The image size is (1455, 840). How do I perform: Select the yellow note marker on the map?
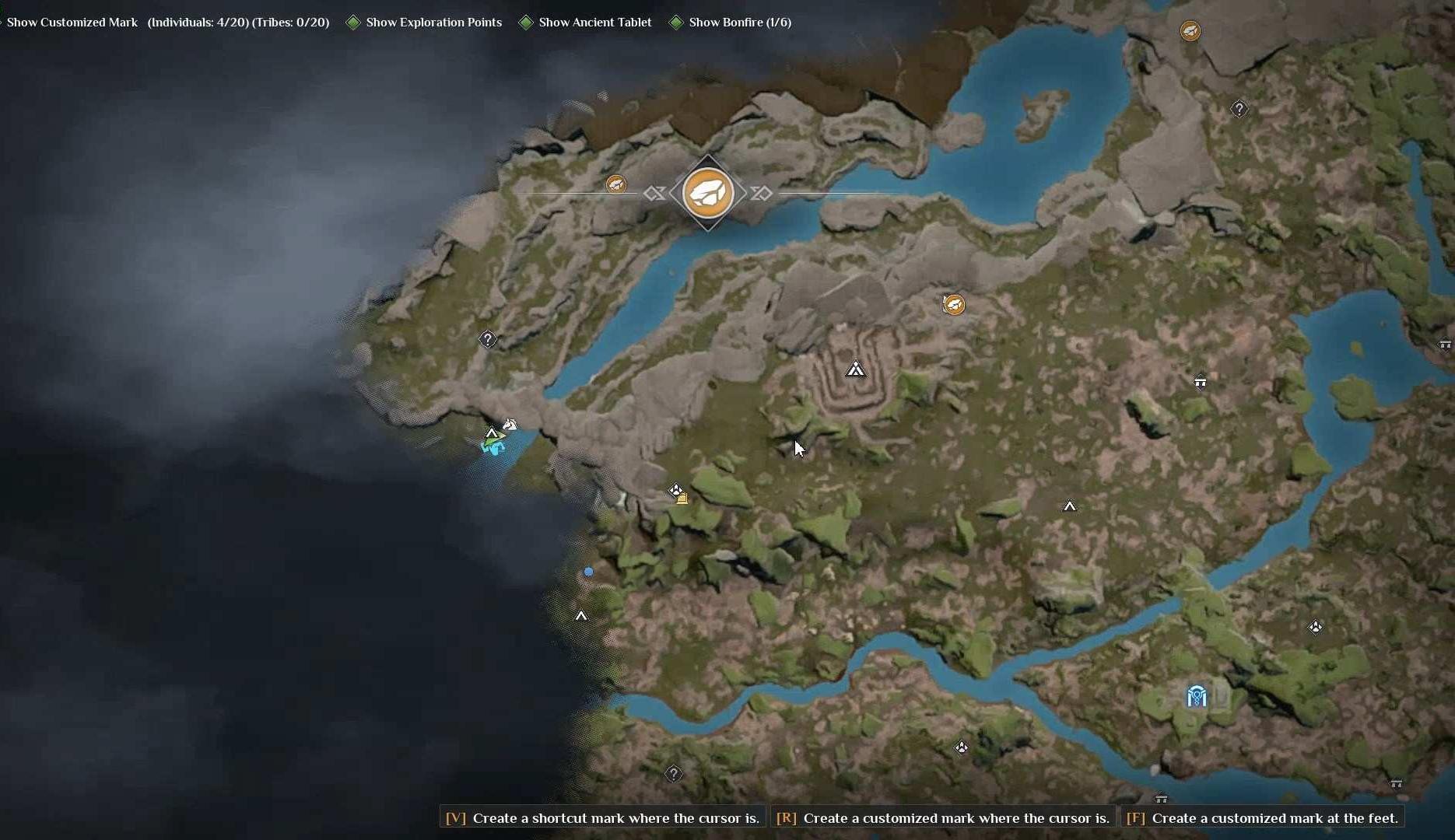click(682, 499)
